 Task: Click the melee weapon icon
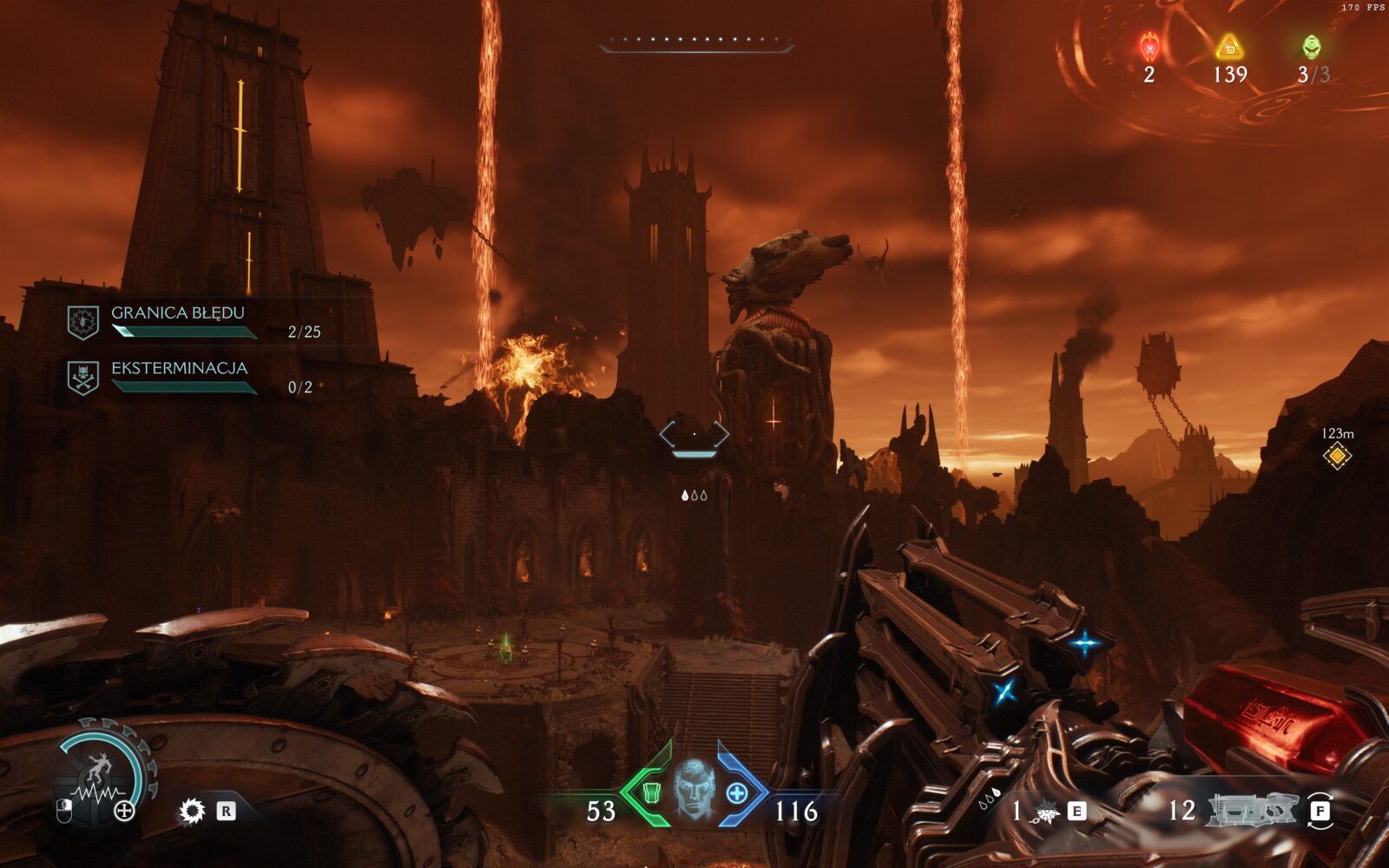coord(1046,812)
